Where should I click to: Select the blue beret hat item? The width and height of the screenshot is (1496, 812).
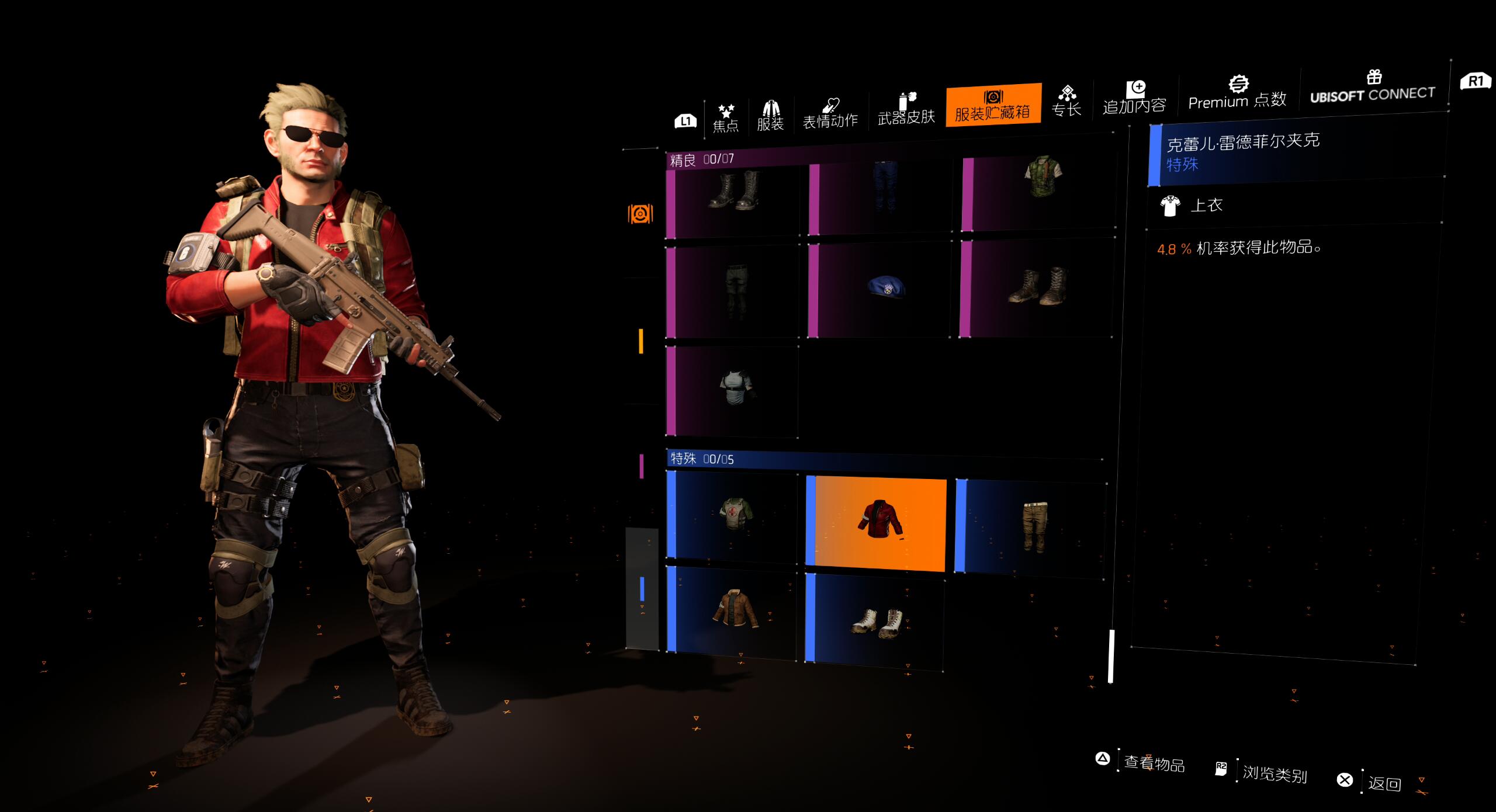point(886,288)
